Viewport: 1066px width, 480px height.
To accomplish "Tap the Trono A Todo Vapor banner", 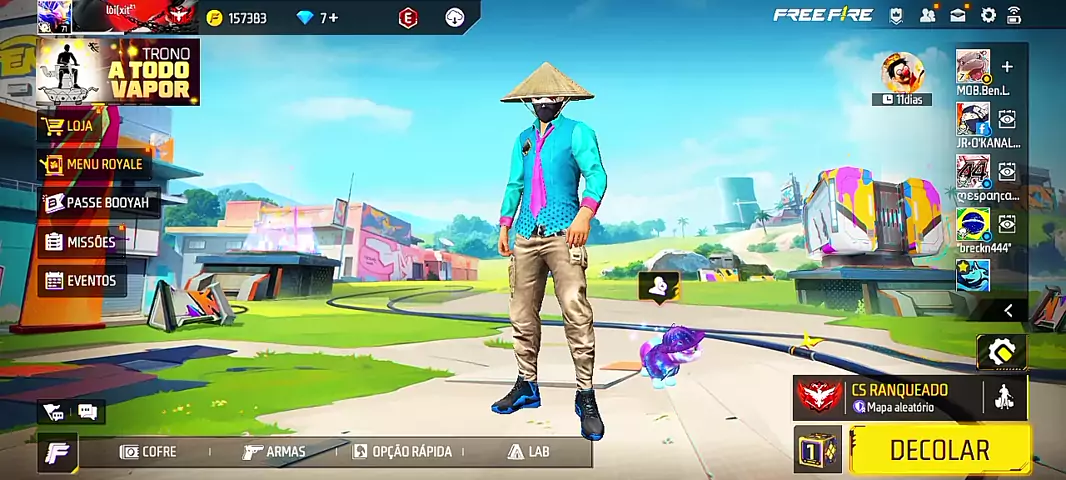I will [118, 72].
